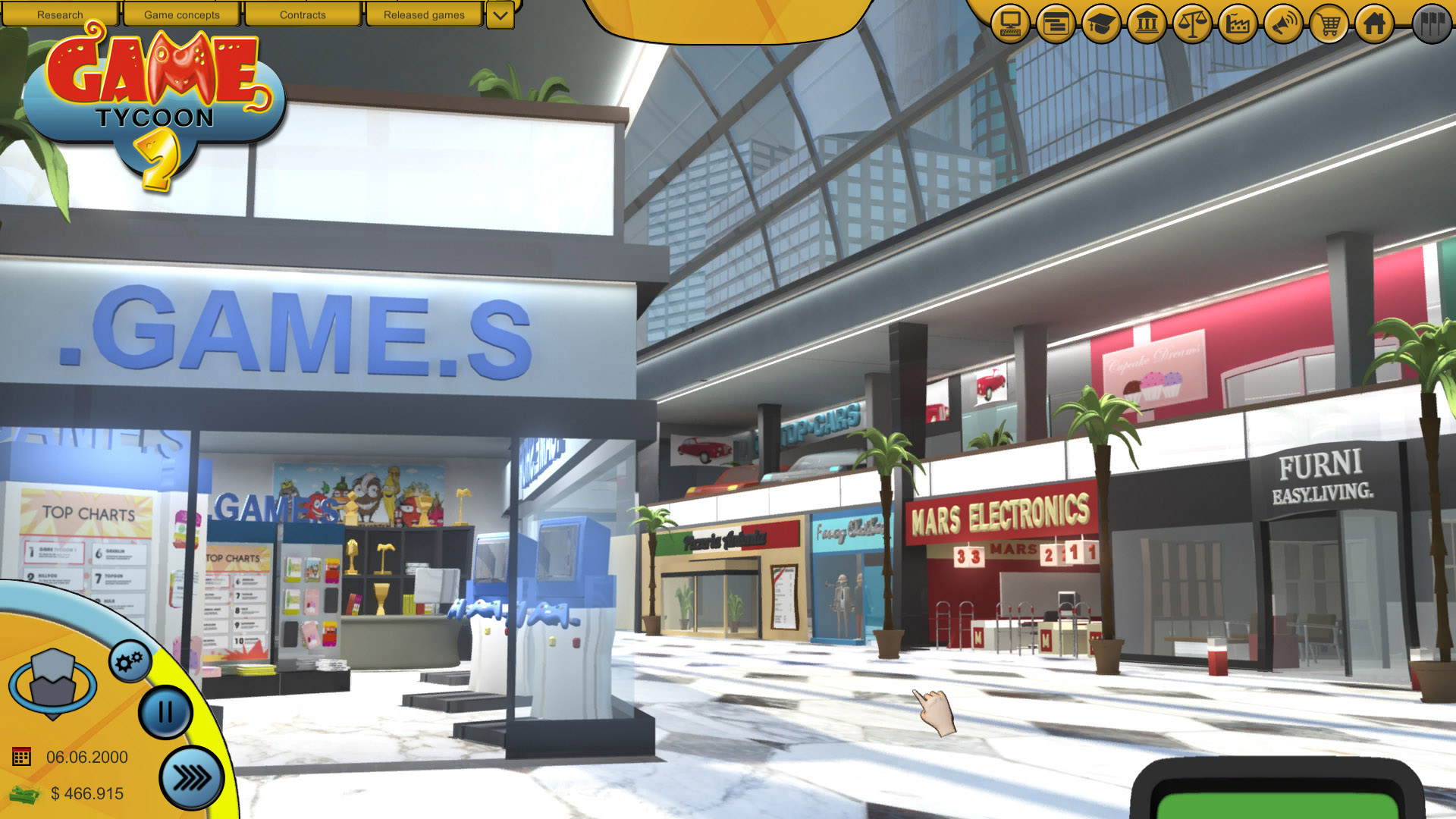Click the Contracts button

point(303,14)
